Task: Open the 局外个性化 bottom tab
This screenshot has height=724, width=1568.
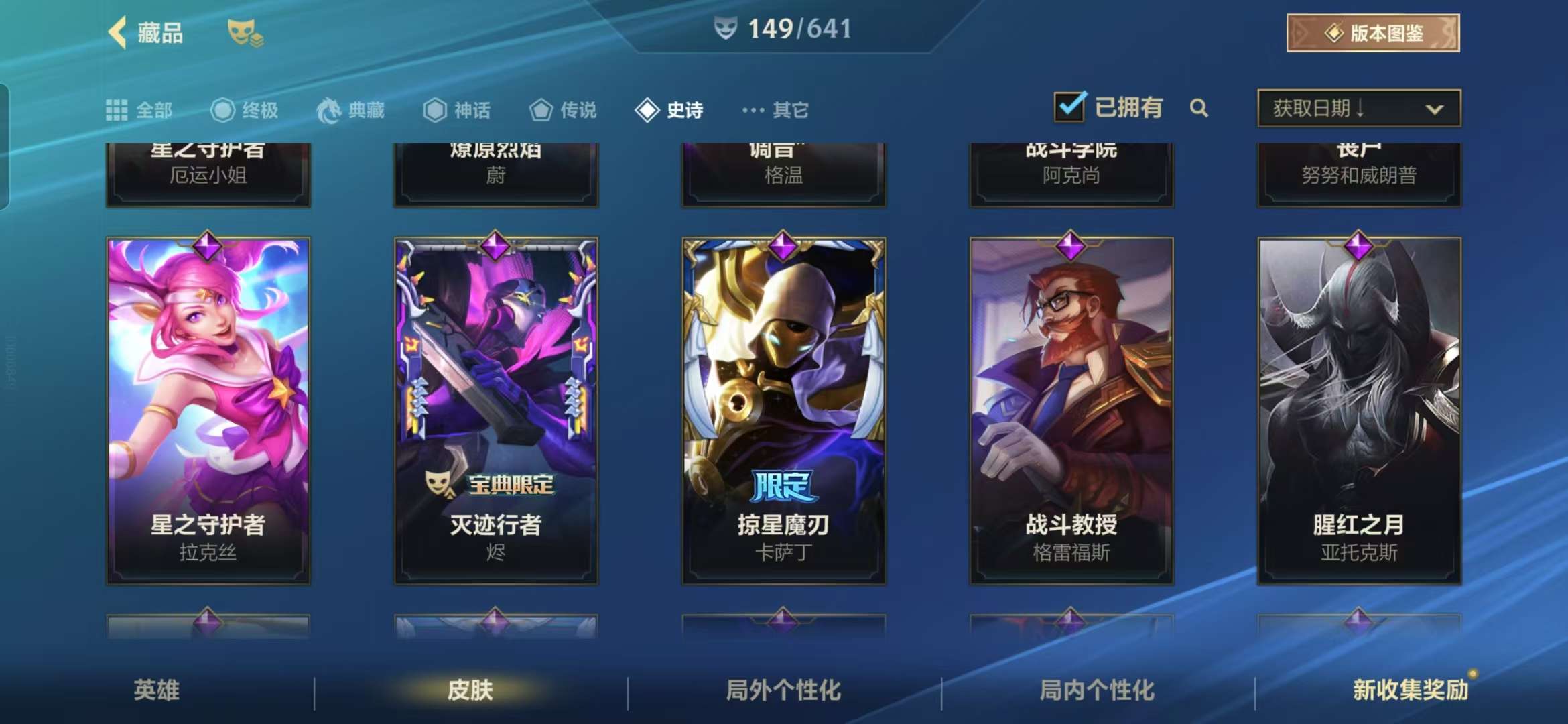Action: 783,690
